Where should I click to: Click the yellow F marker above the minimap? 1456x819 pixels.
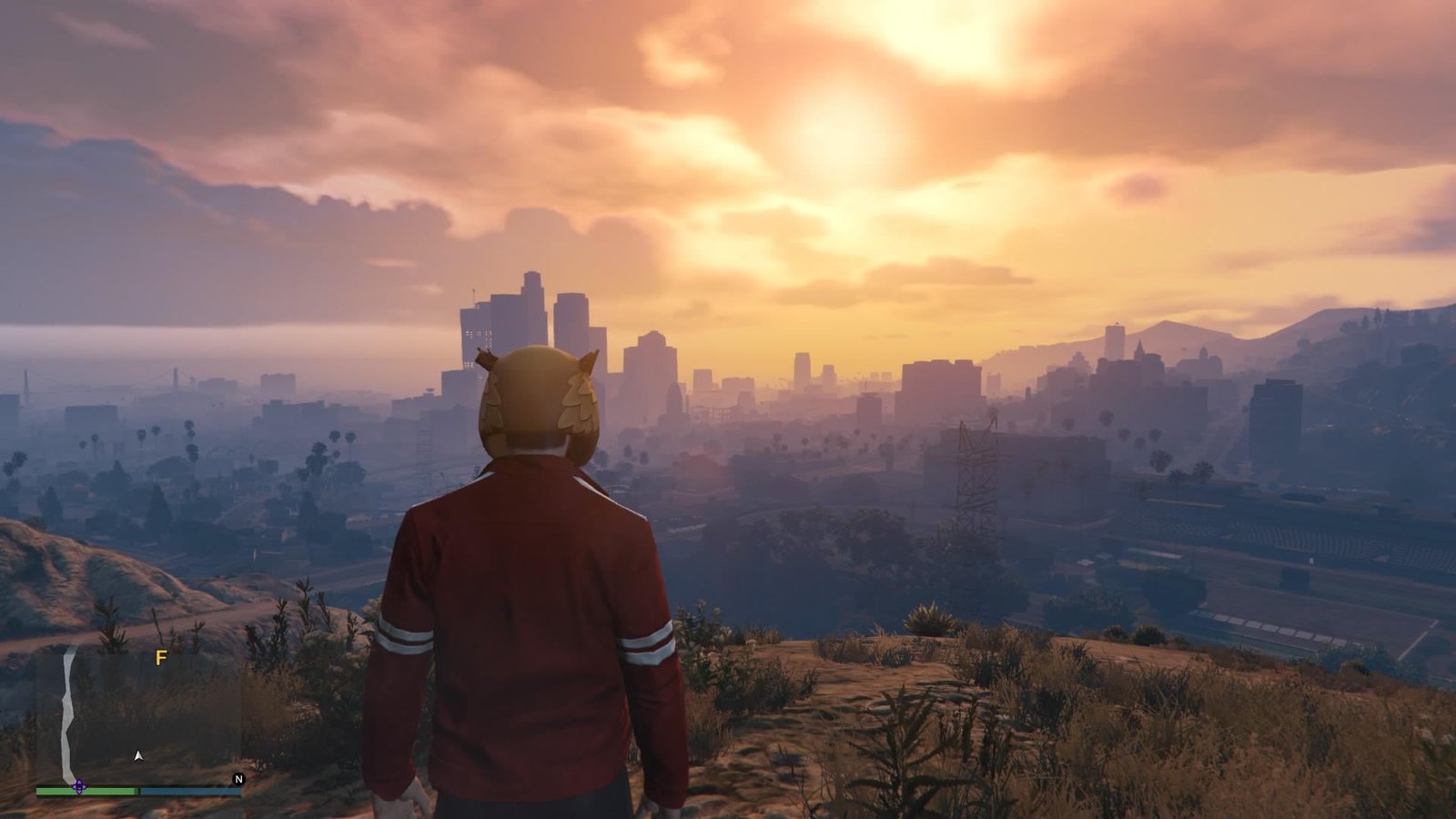pos(161,658)
